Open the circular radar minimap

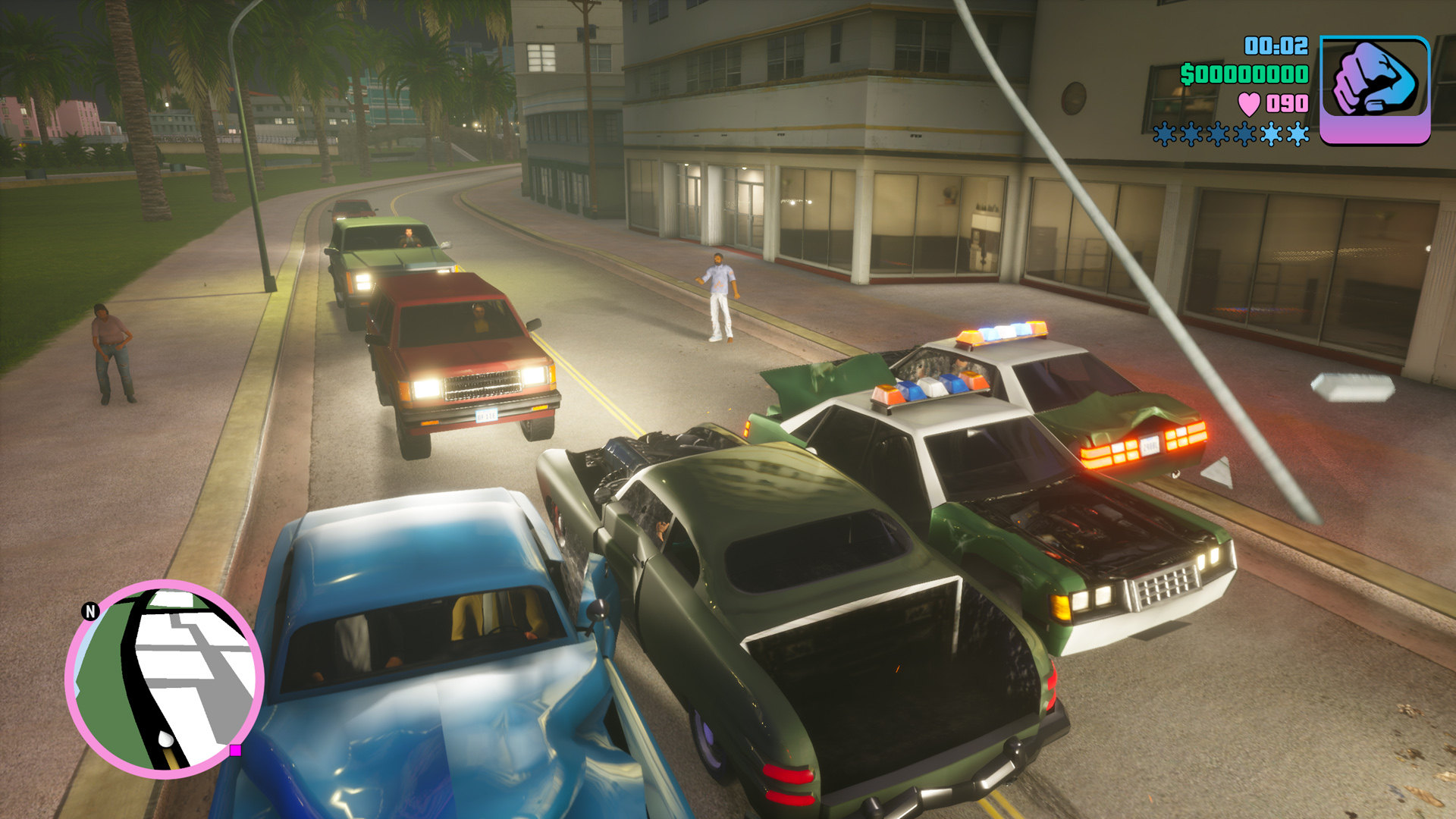(x=165, y=679)
